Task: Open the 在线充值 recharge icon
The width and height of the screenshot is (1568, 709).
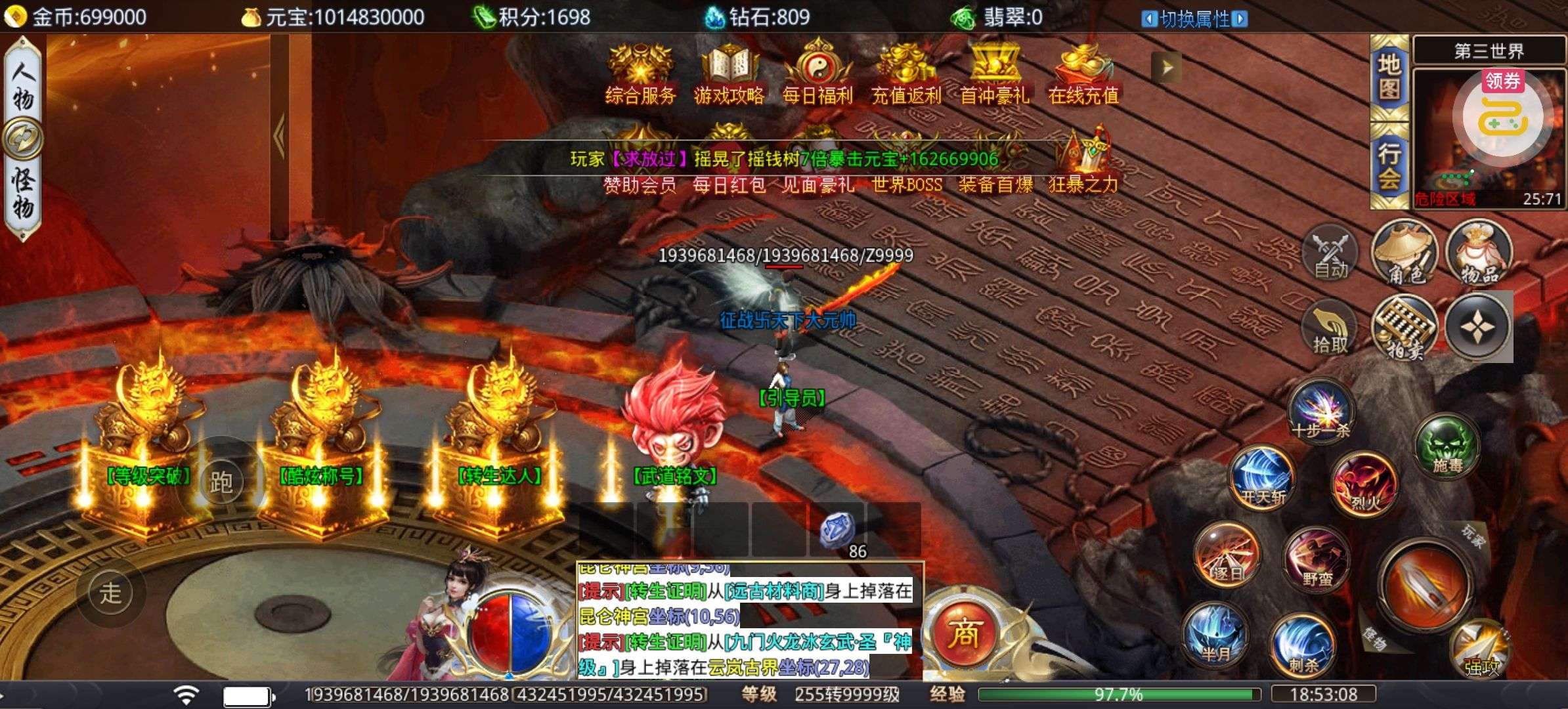Action: (1083, 74)
